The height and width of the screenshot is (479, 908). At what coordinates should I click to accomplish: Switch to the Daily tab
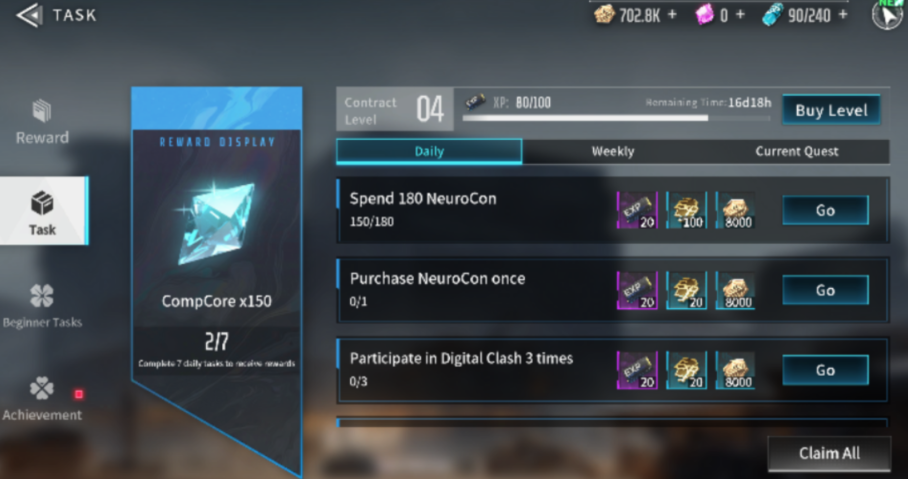(x=428, y=151)
